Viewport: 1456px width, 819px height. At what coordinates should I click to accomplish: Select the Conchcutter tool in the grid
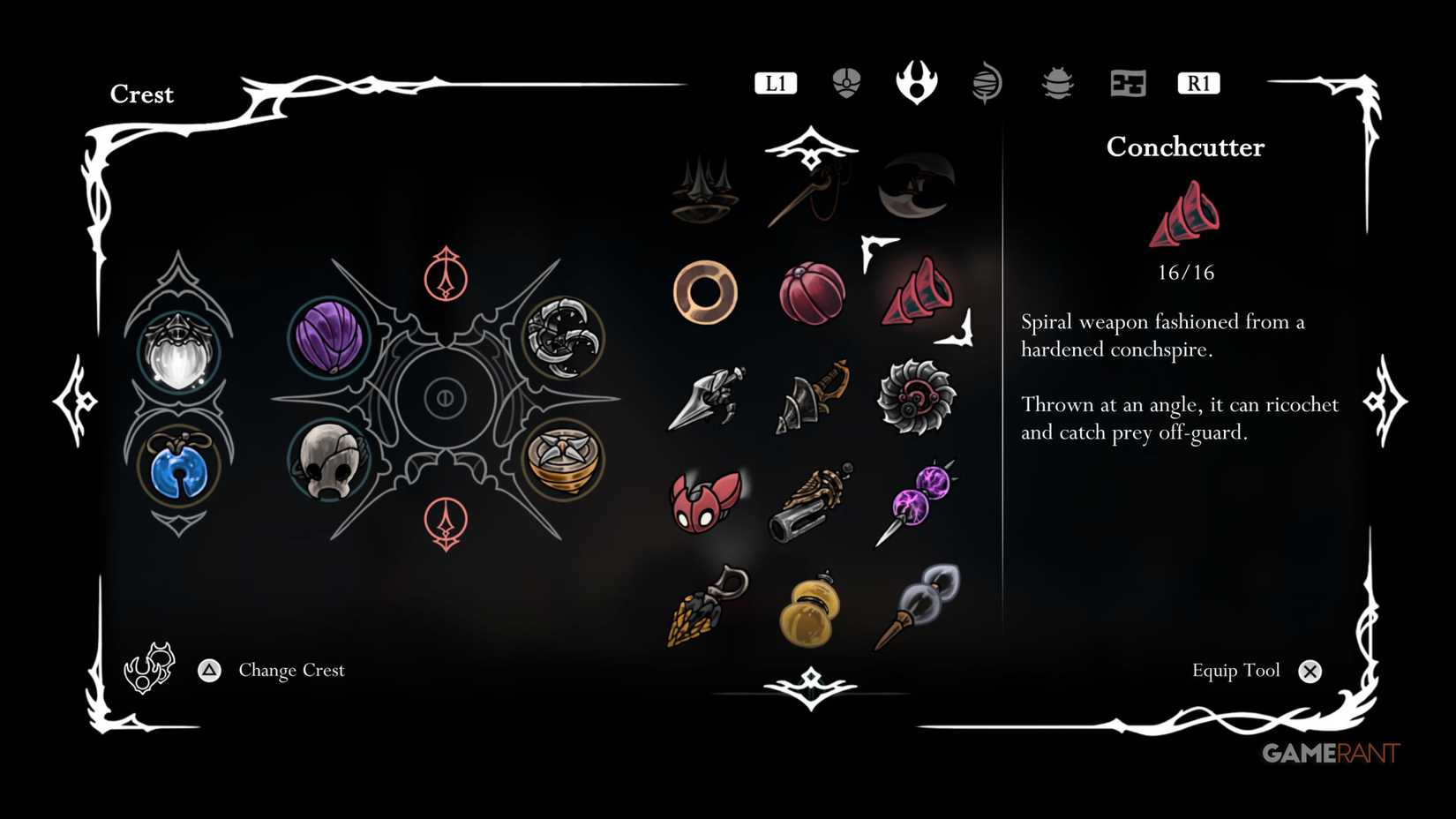(918, 294)
